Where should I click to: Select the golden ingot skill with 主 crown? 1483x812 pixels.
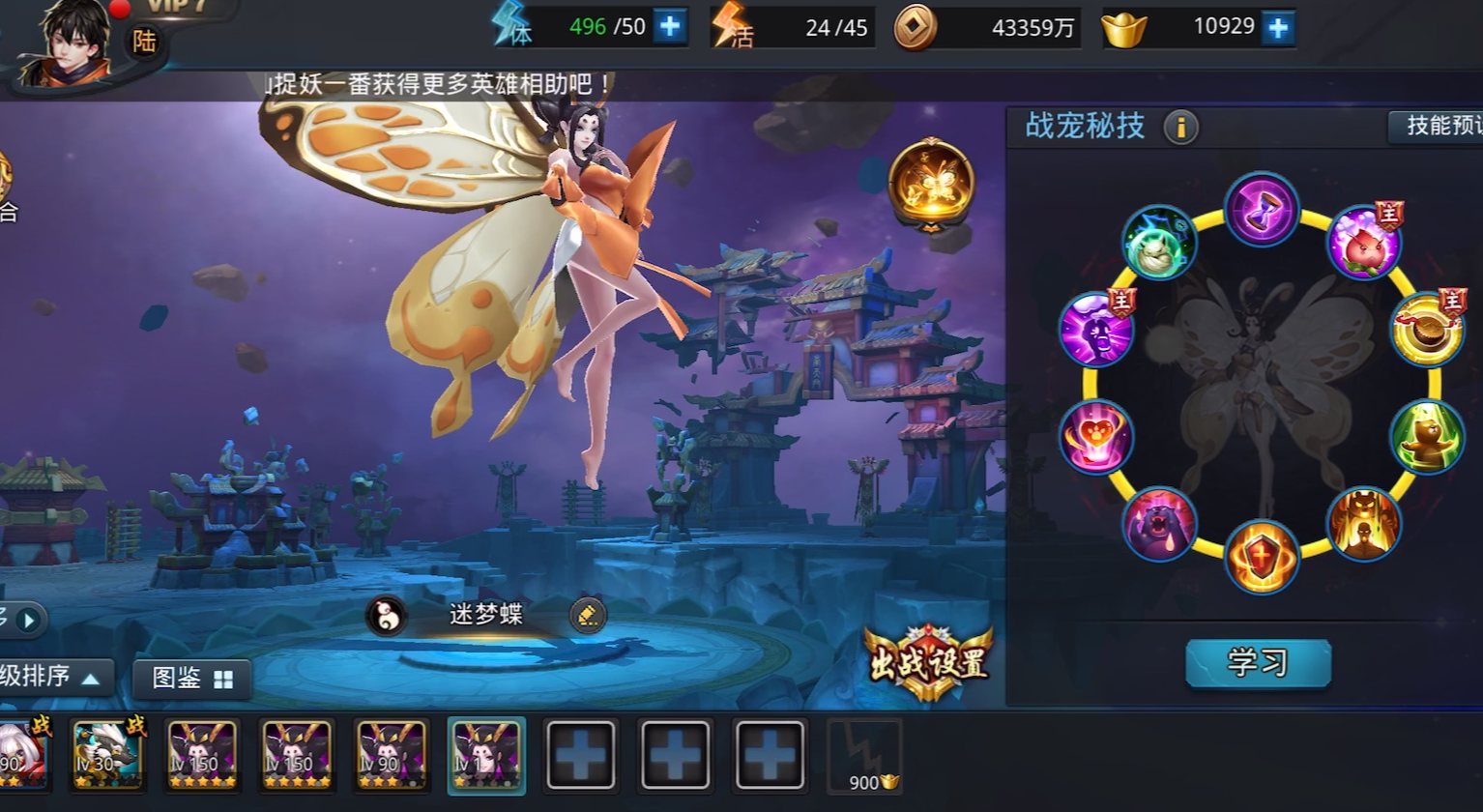click(1428, 330)
